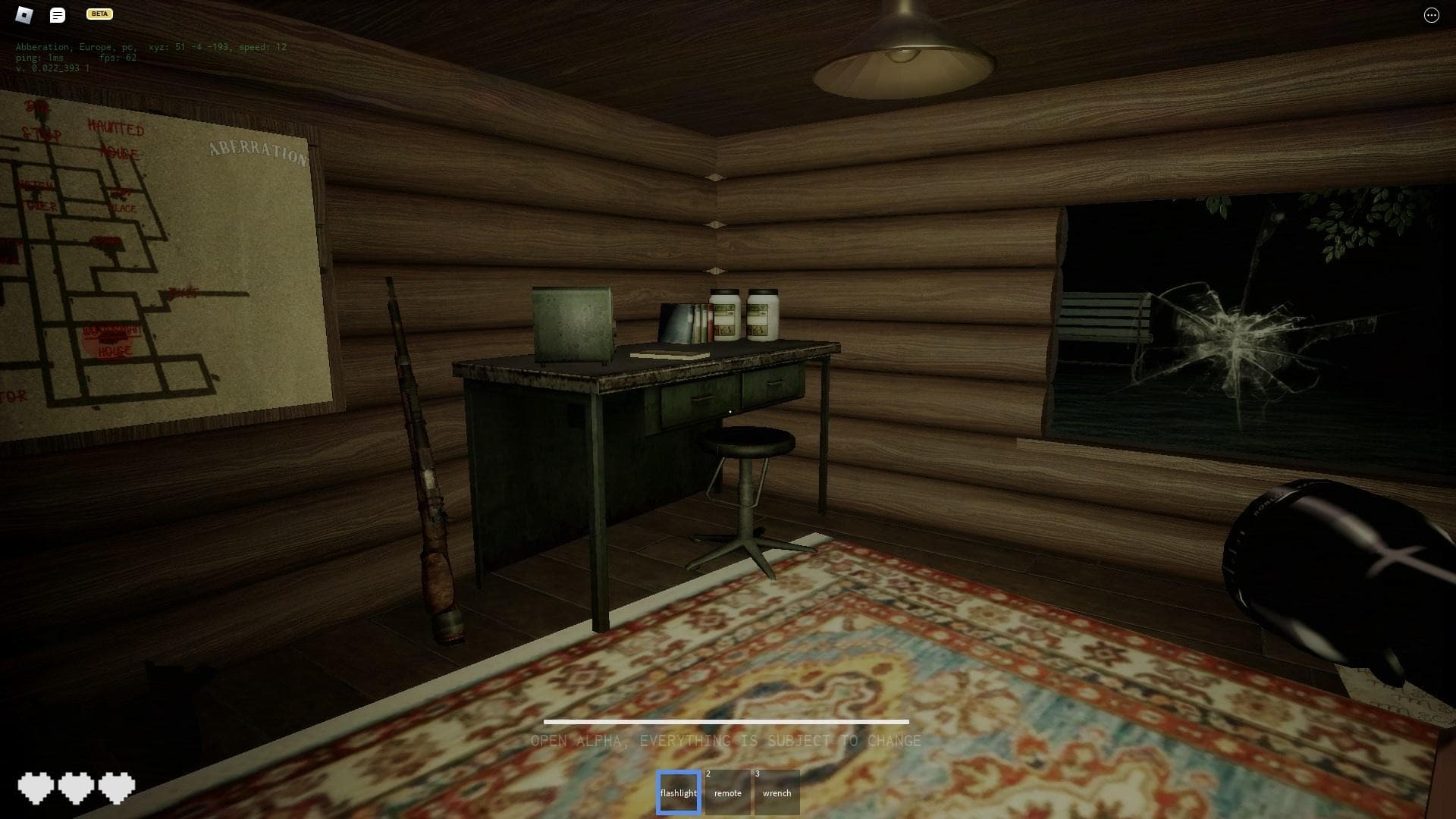Toggle the flashlight equipped state

678,792
